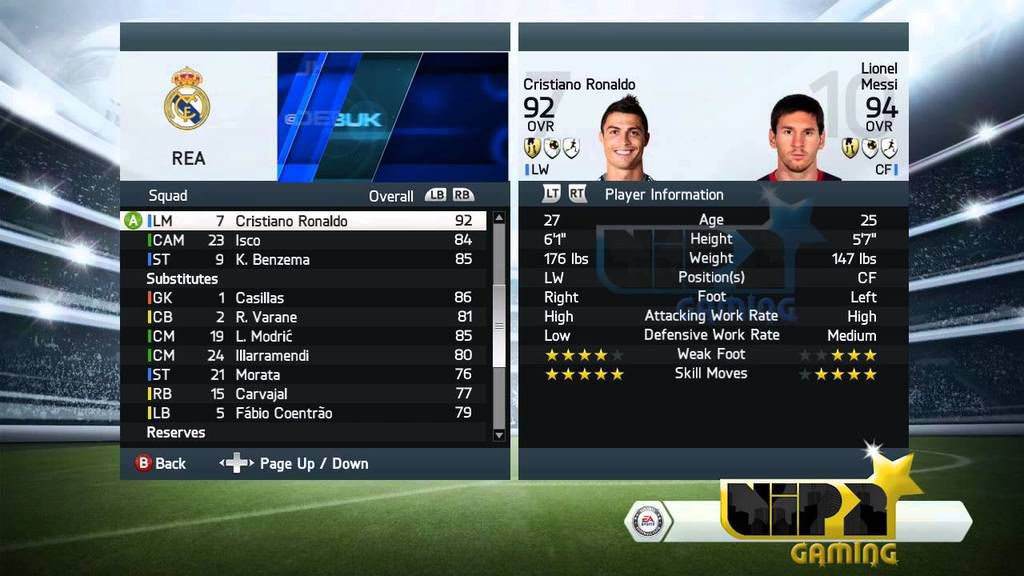Image resolution: width=1024 pixels, height=576 pixels.
Task: Go Back from the squad screen
Action: (x=160, y=464)
